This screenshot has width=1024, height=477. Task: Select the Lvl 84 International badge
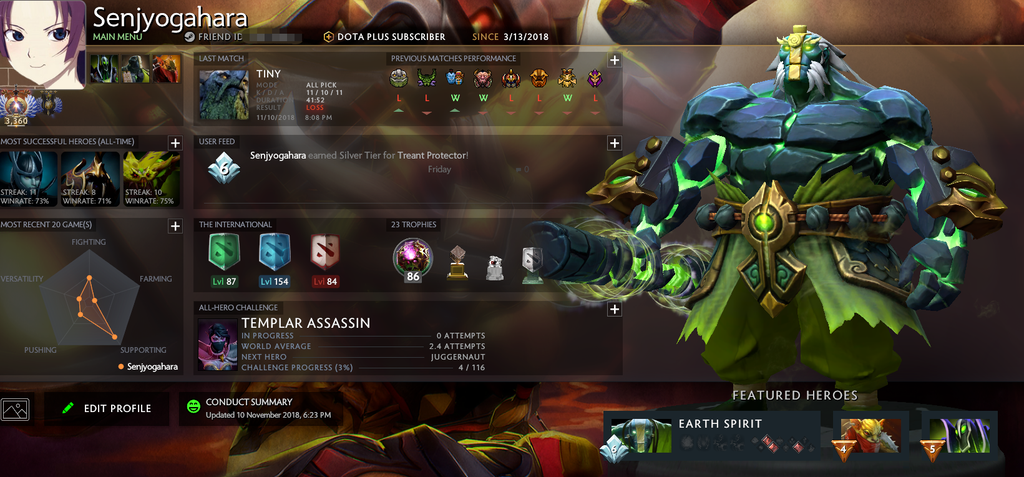click(x=323, y=254)
